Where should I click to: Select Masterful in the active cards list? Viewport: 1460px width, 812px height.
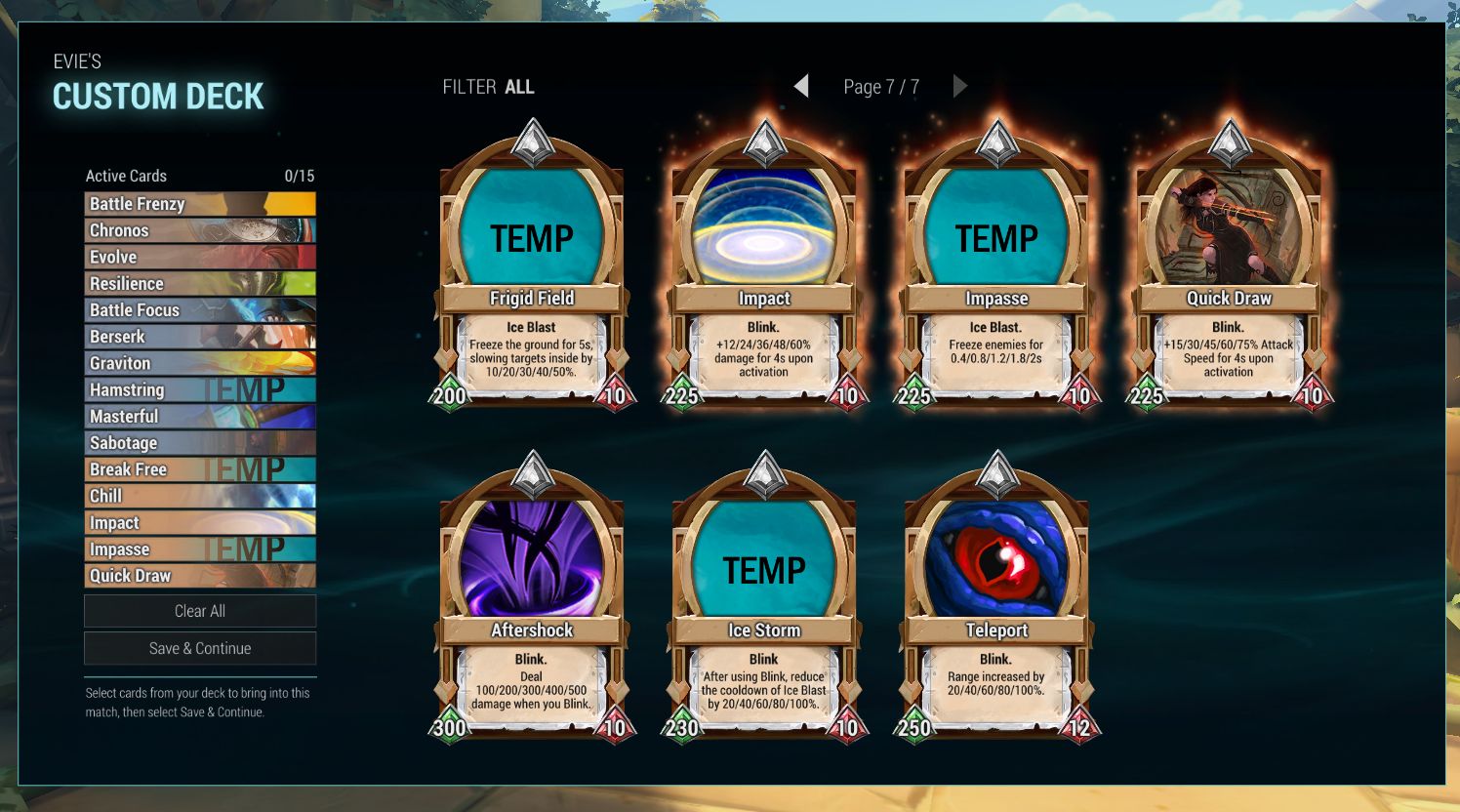[x=200, y=417]
